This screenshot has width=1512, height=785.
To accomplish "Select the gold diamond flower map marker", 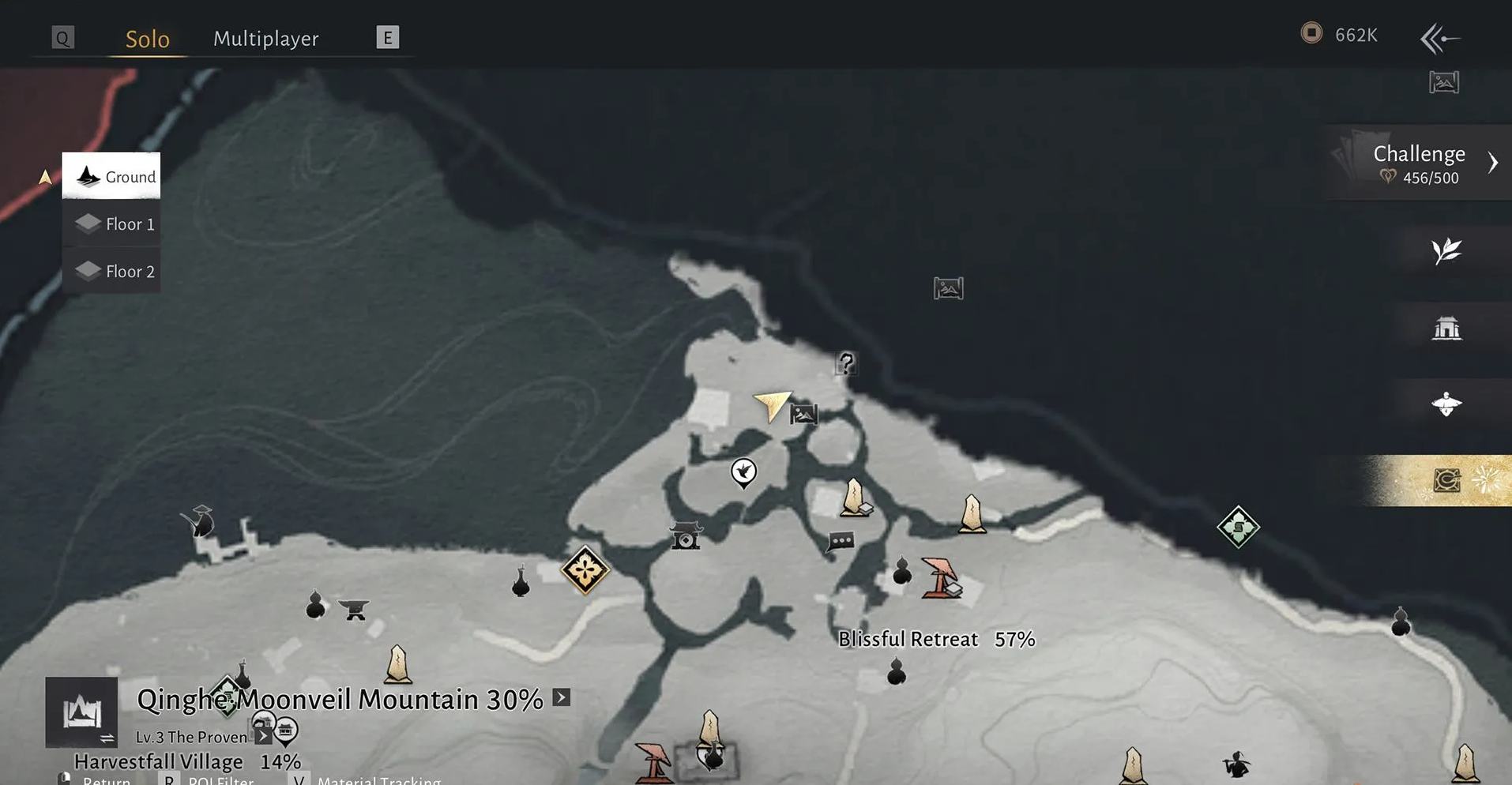I will [585, 570].
